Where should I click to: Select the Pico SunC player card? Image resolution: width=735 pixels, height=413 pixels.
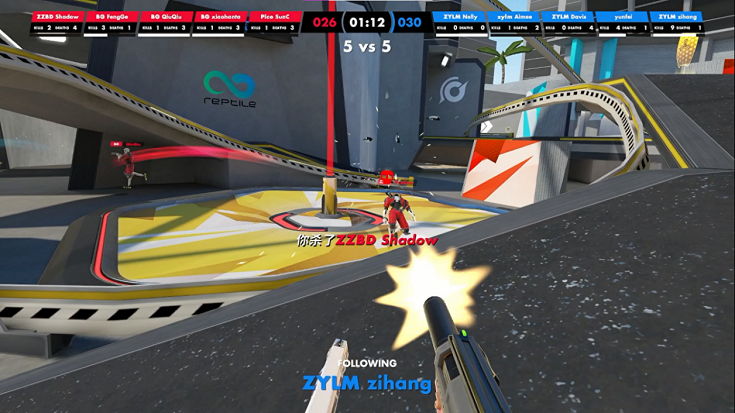click(x=273, y=23)
